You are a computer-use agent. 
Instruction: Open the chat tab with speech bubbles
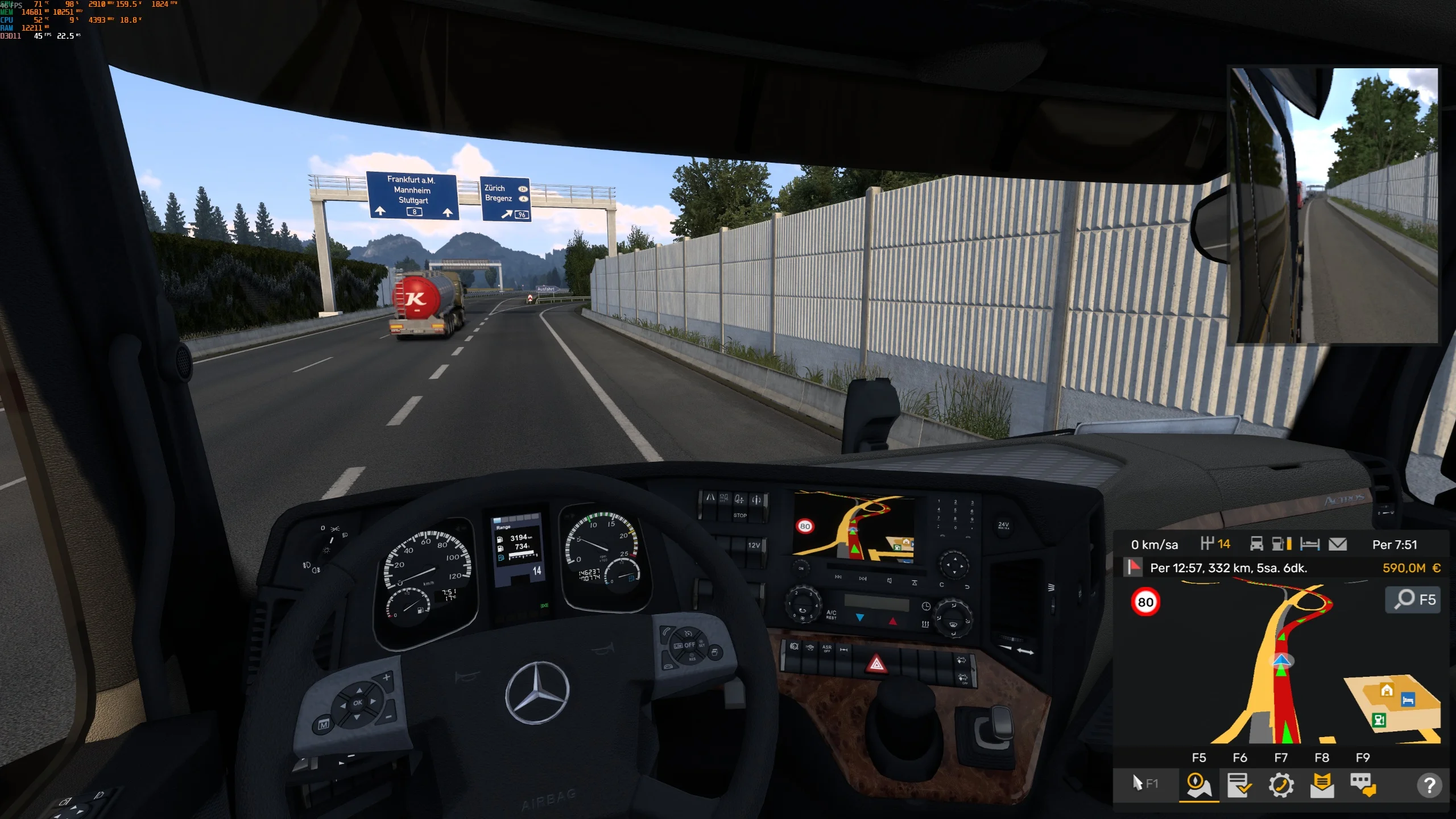1363,785
